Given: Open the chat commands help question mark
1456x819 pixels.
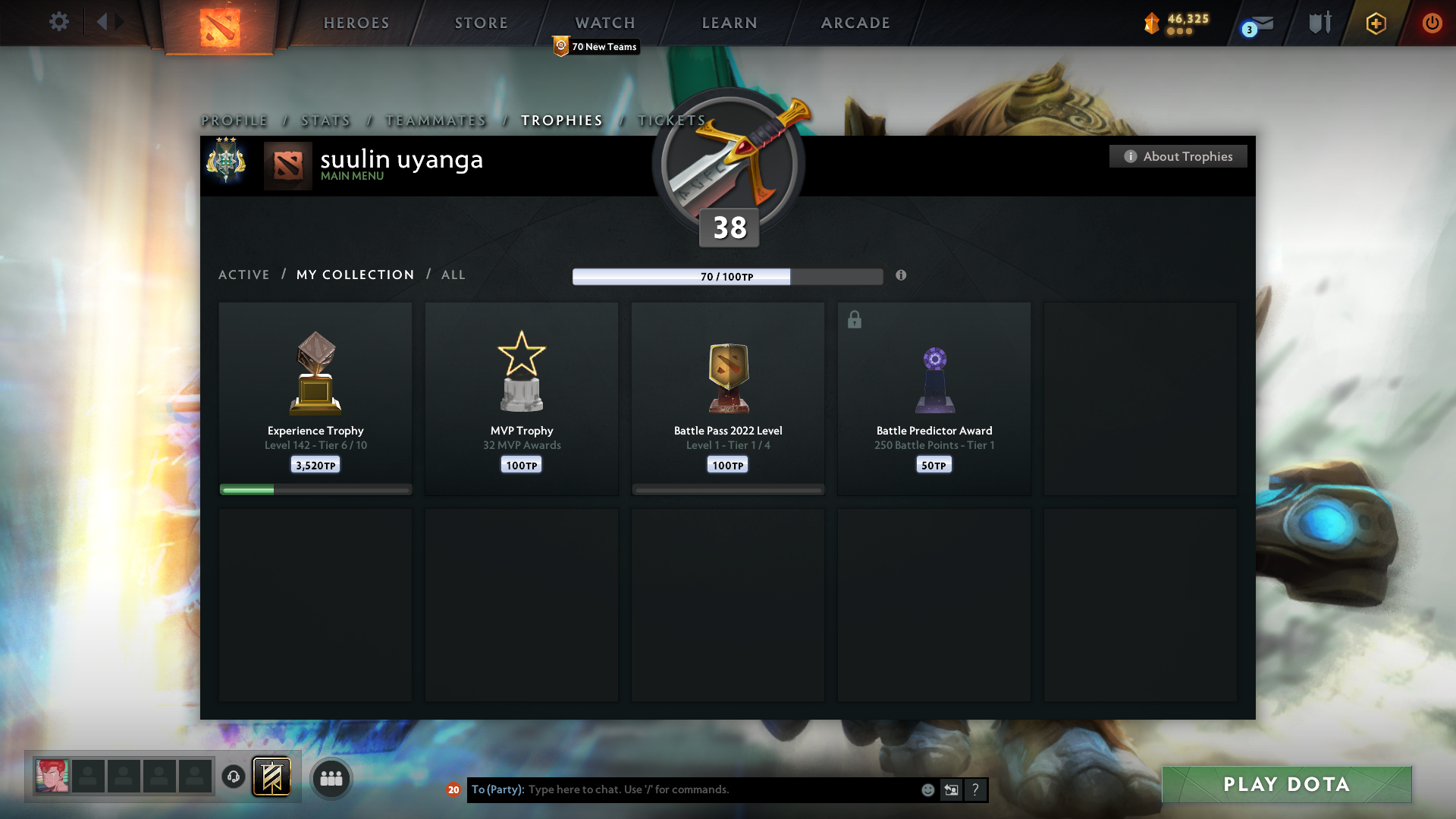Looking at the screenshot, I should 975,789.
